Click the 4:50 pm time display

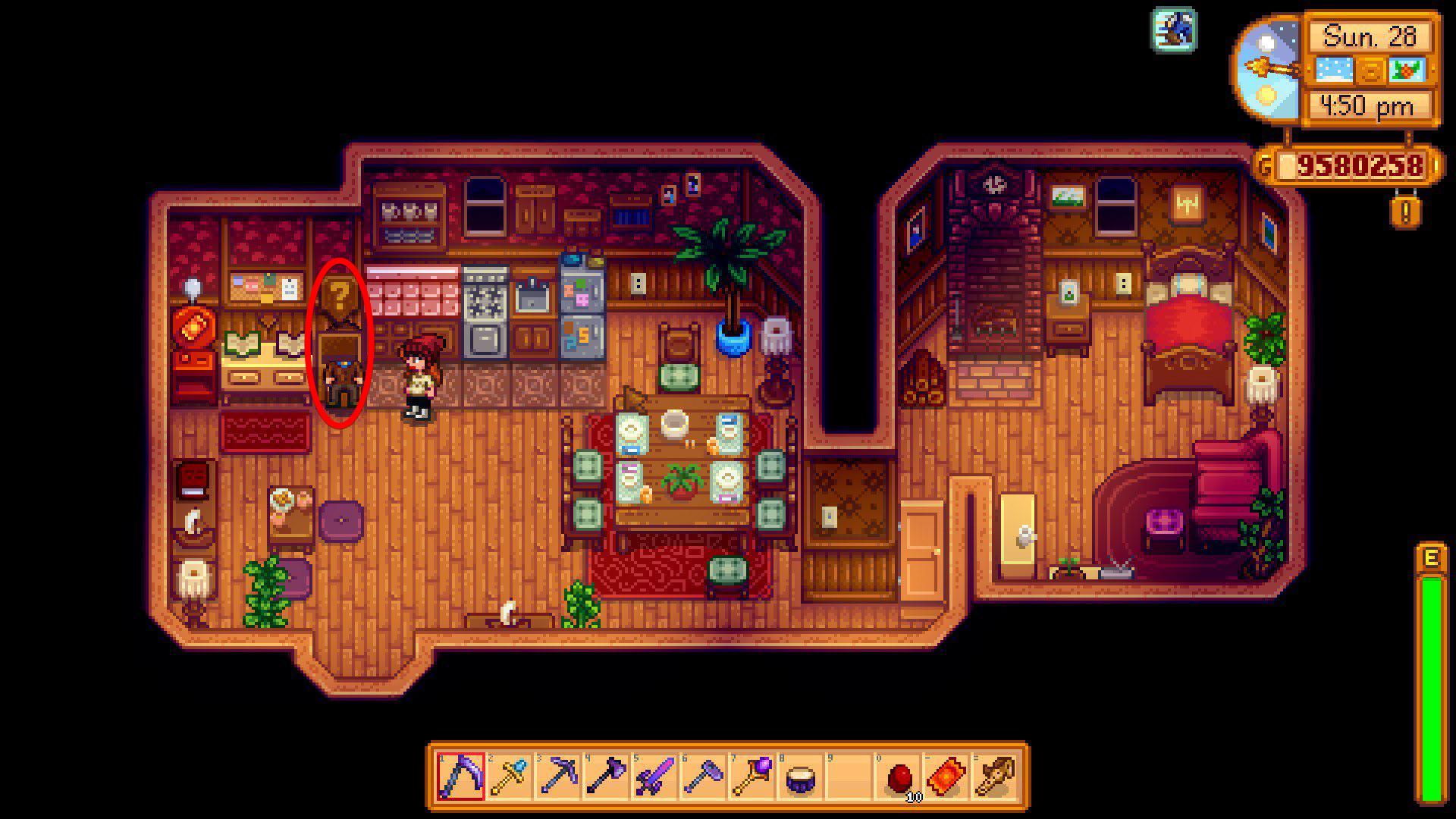(x=1369, y=107)
